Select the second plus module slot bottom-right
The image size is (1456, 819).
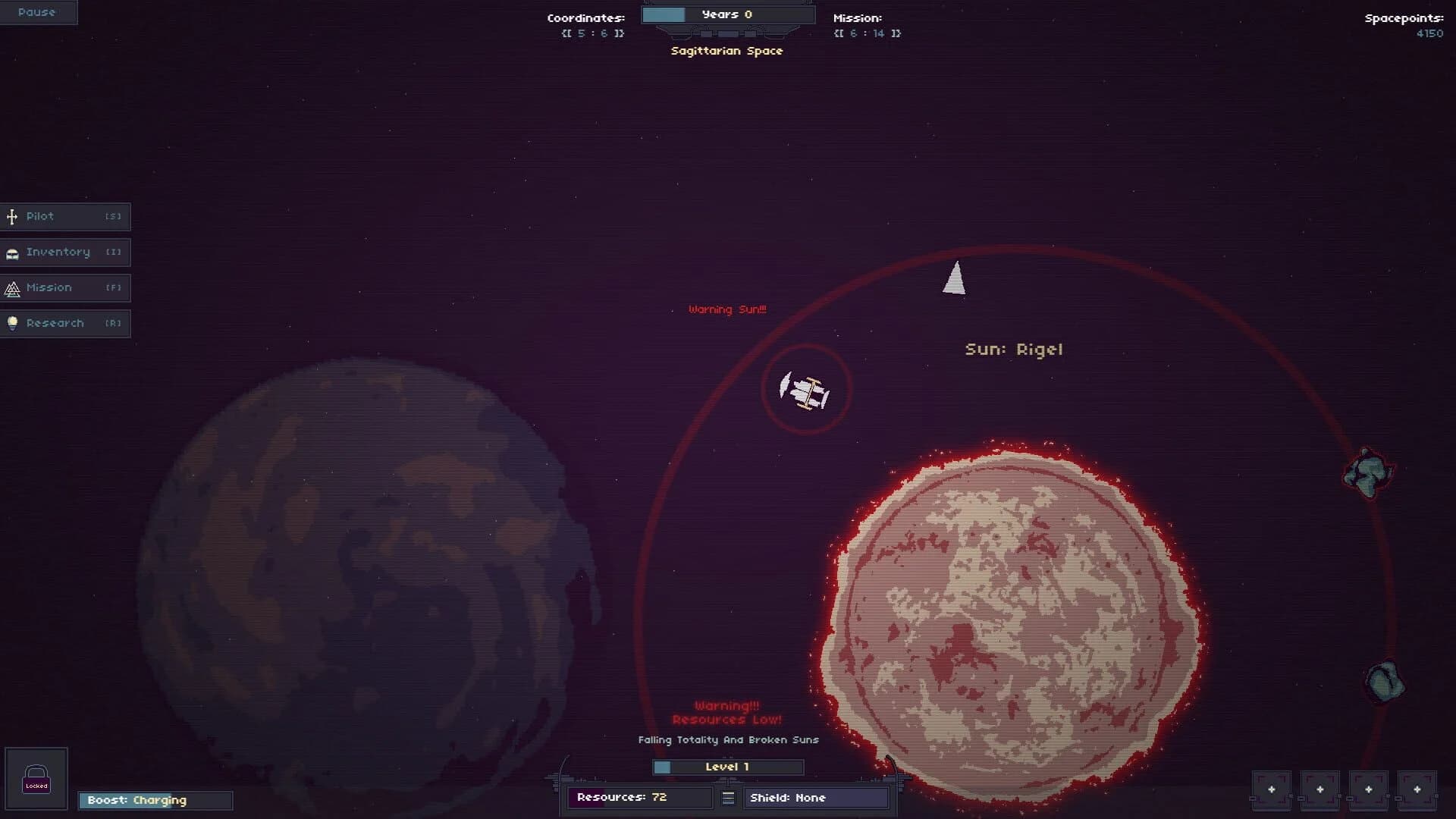click(1322, 789)
